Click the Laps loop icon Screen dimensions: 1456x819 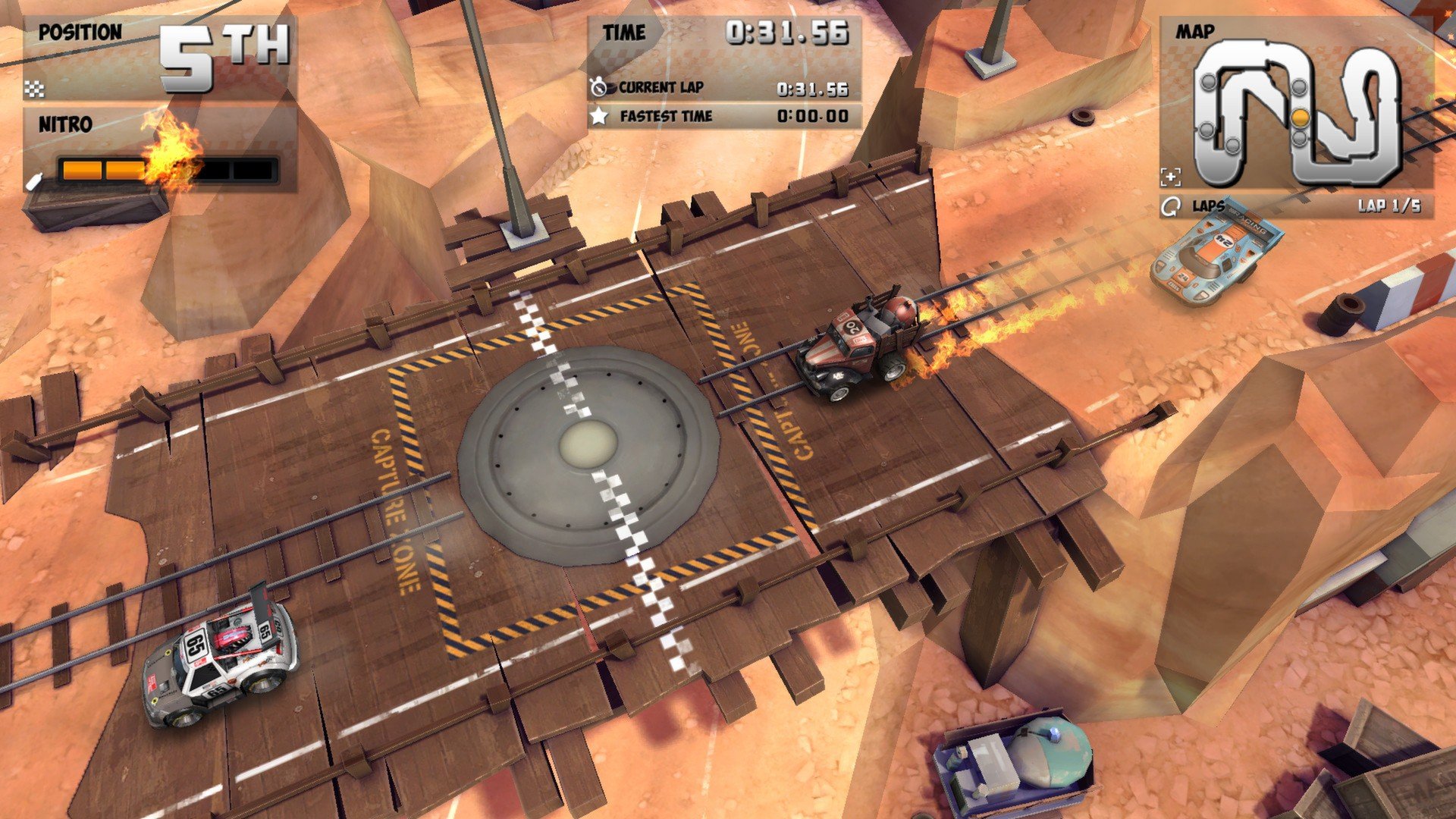pyautogui.click(x=1172, y=205)
